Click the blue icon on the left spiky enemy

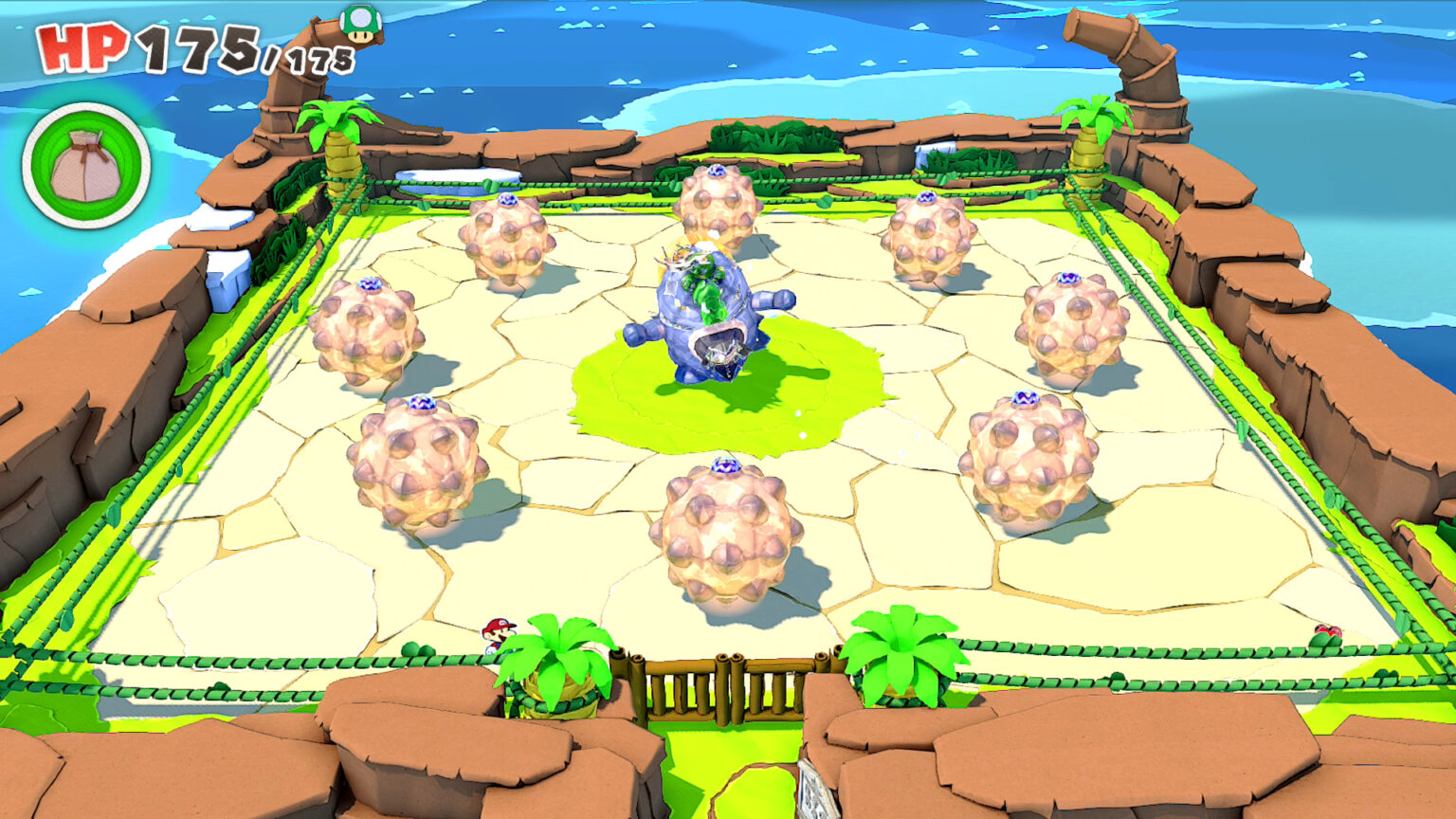(x=371, y=284)
